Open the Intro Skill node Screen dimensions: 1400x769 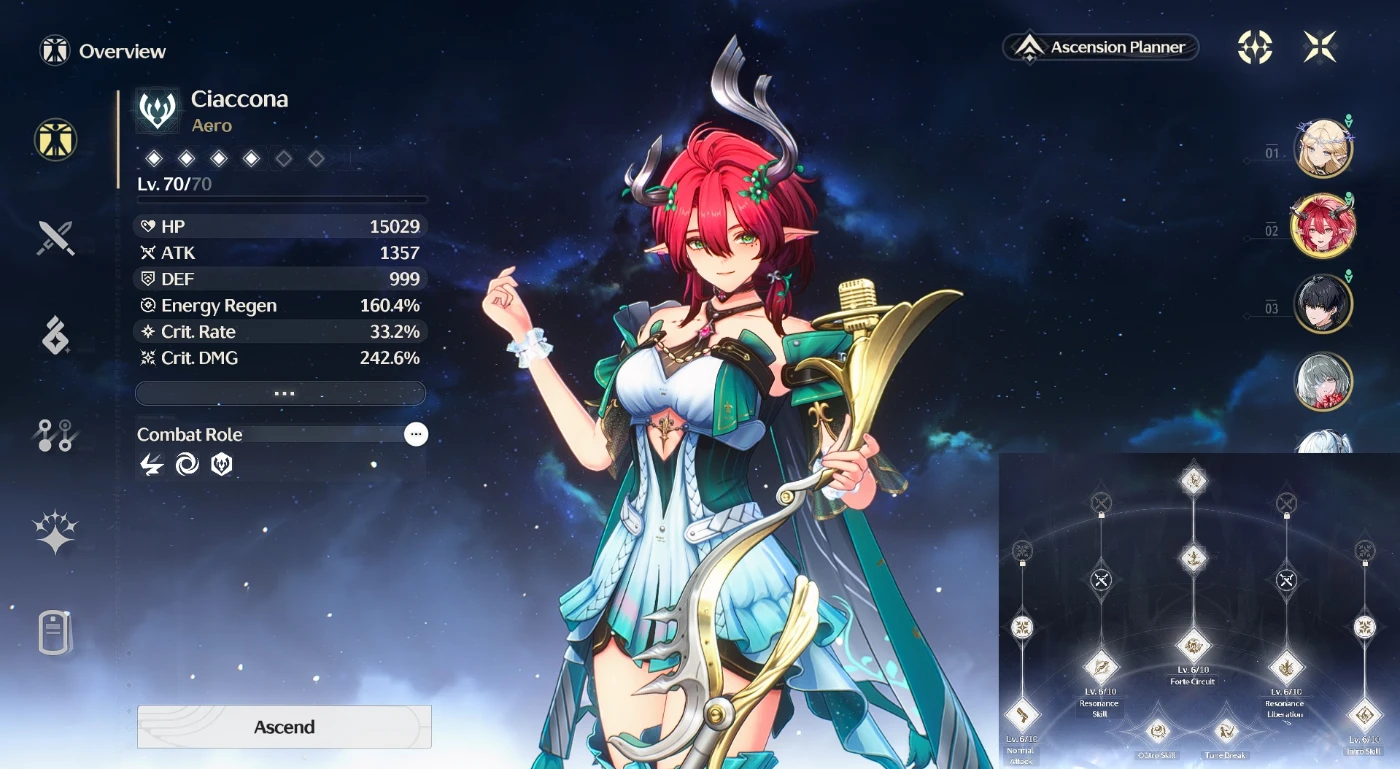(x=1364, y=714)
